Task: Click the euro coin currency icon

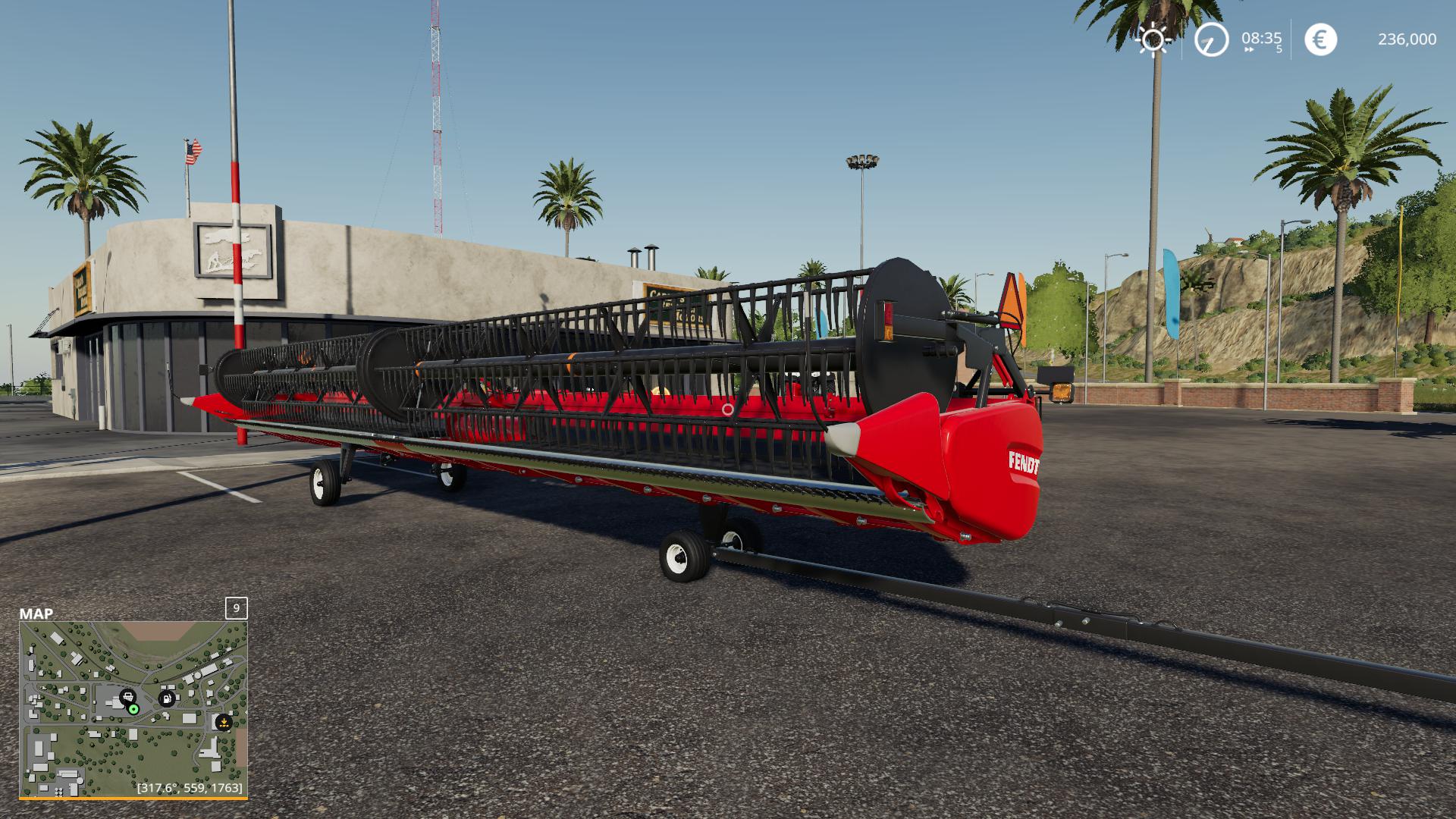Action: pyautogui.click(x=1320, y=39)
